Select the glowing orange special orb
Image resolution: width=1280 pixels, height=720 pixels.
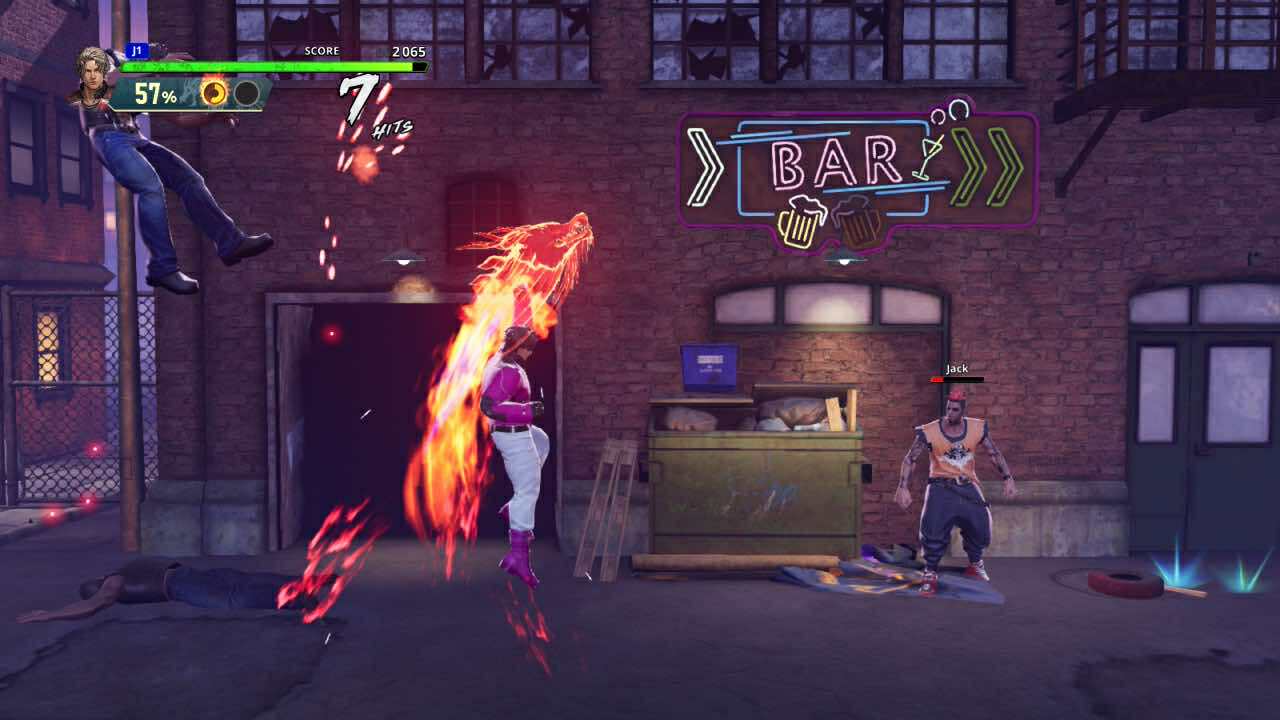(214, 93)
